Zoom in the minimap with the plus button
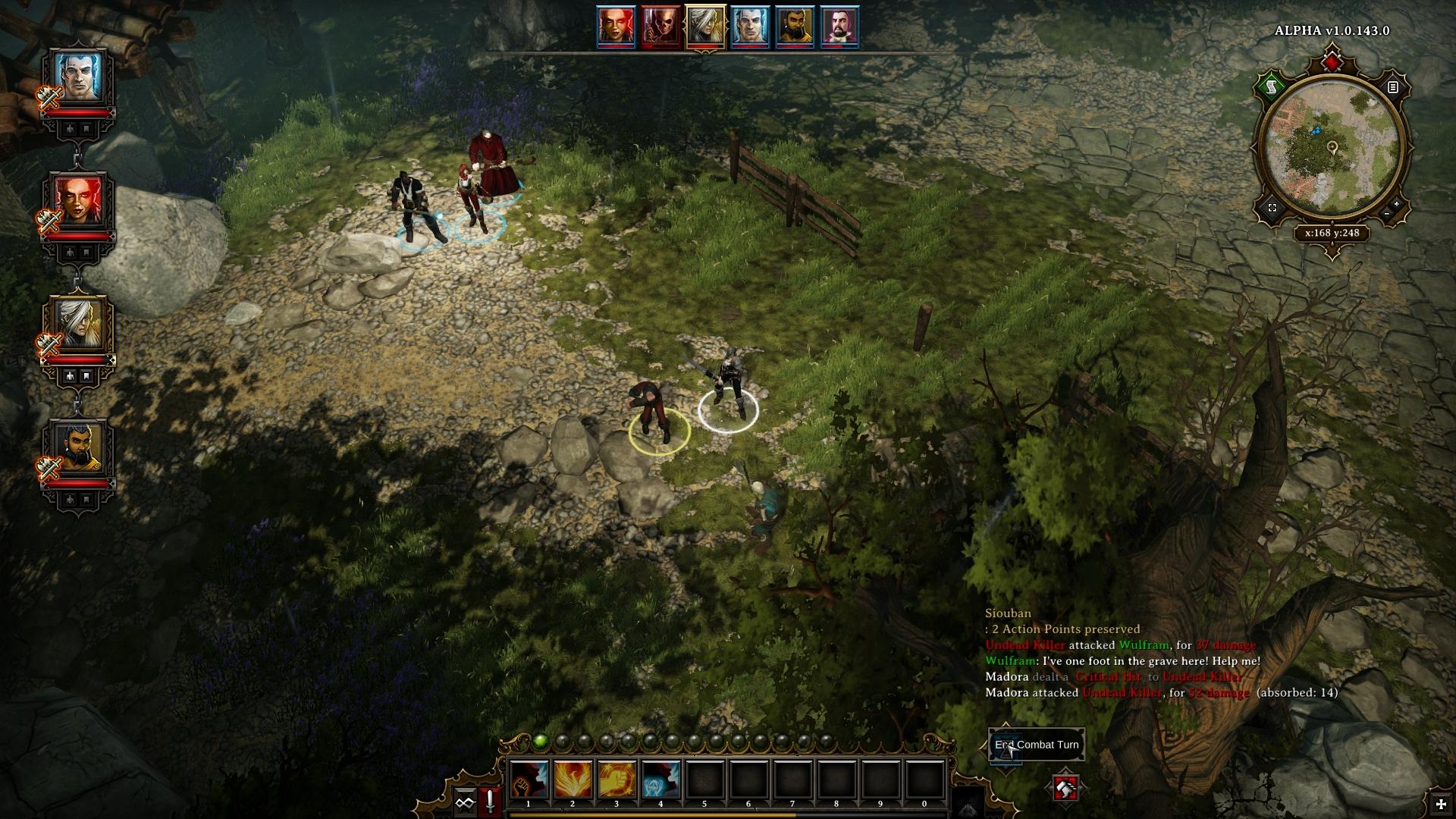This screenshot has width=1456, height=819. point(1397,204)
